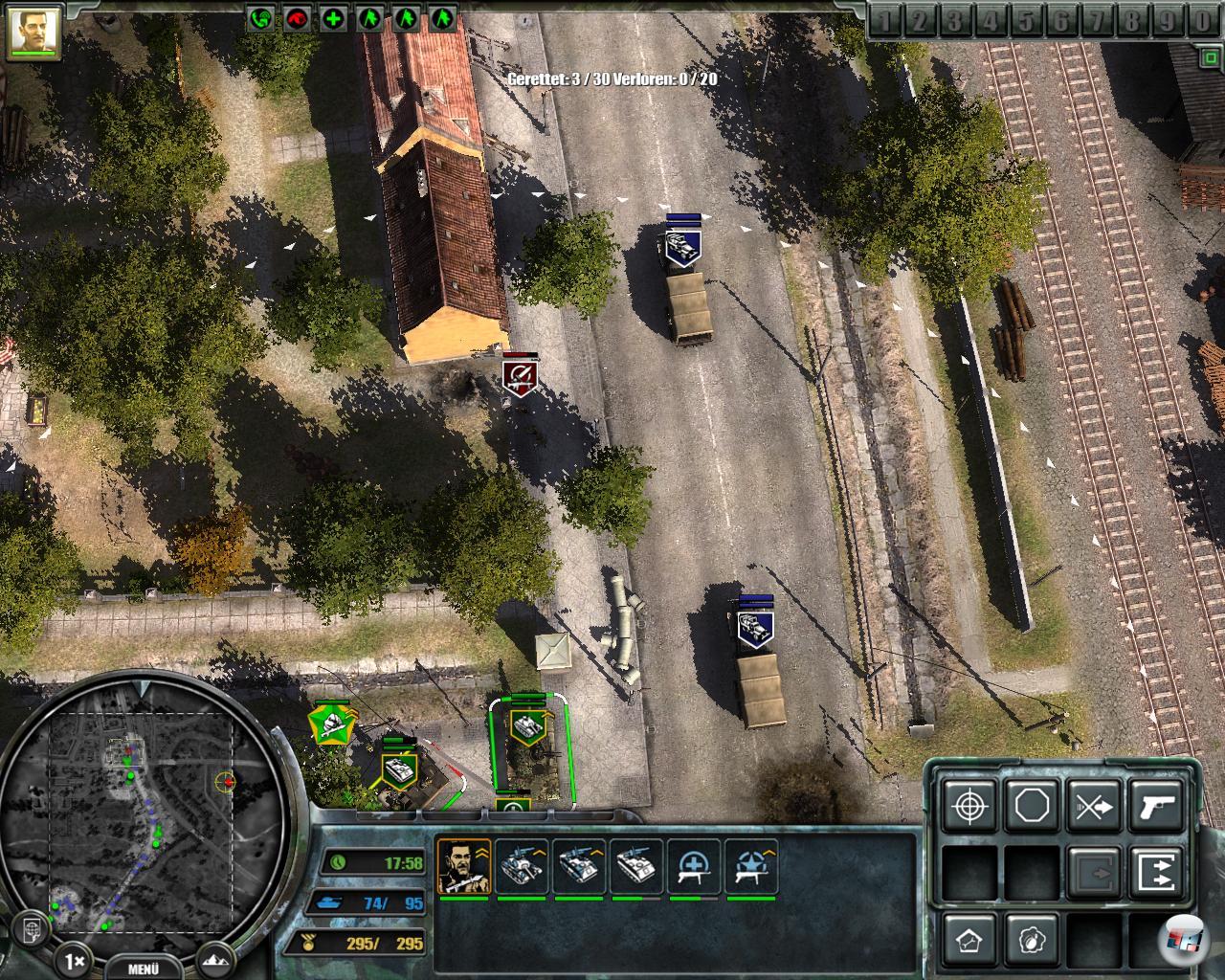Select the star-marked infantry unit card
The image size is (1225, 980).
[x=751, y=866]
